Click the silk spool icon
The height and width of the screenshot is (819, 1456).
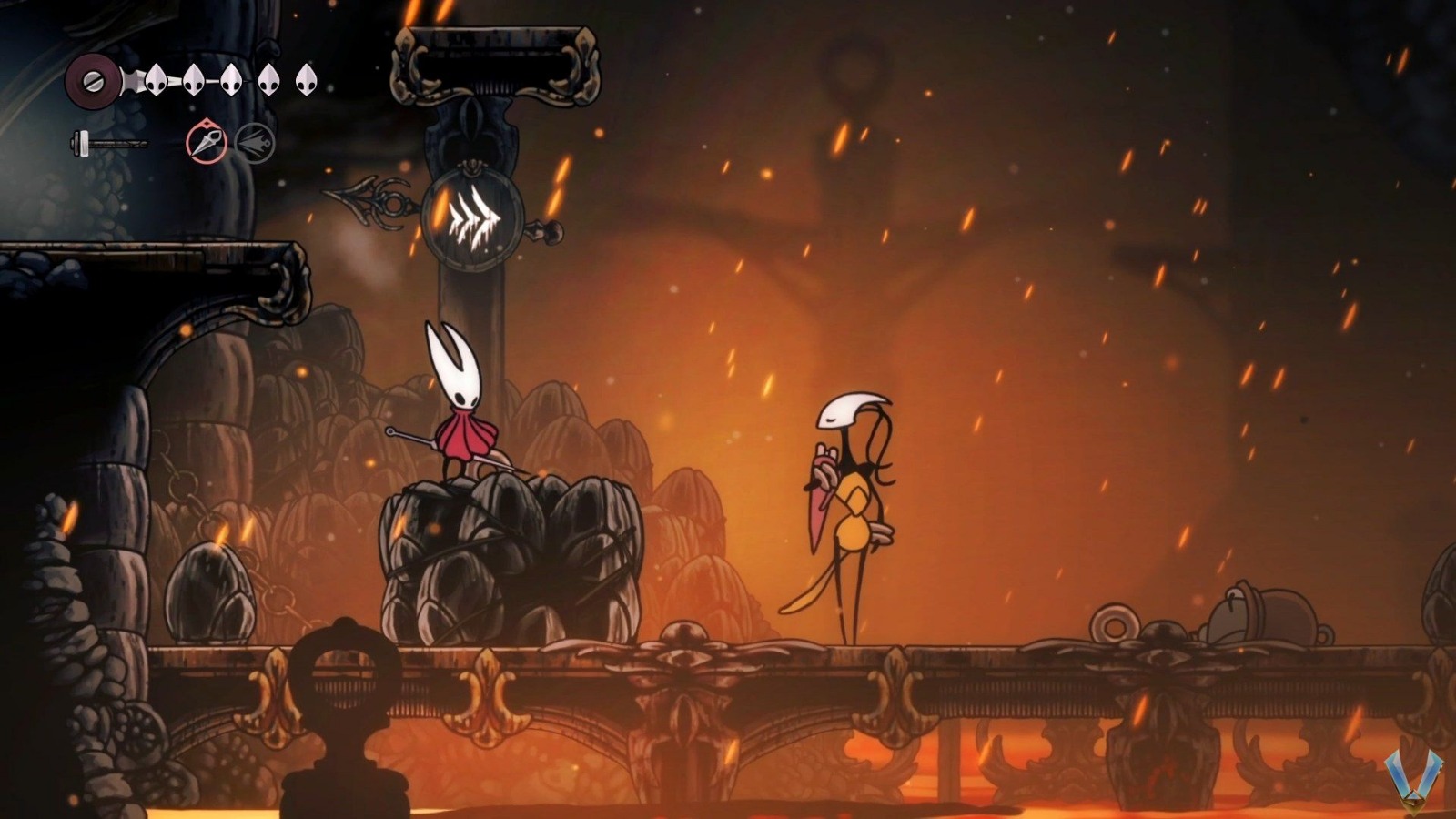(94, 79)
